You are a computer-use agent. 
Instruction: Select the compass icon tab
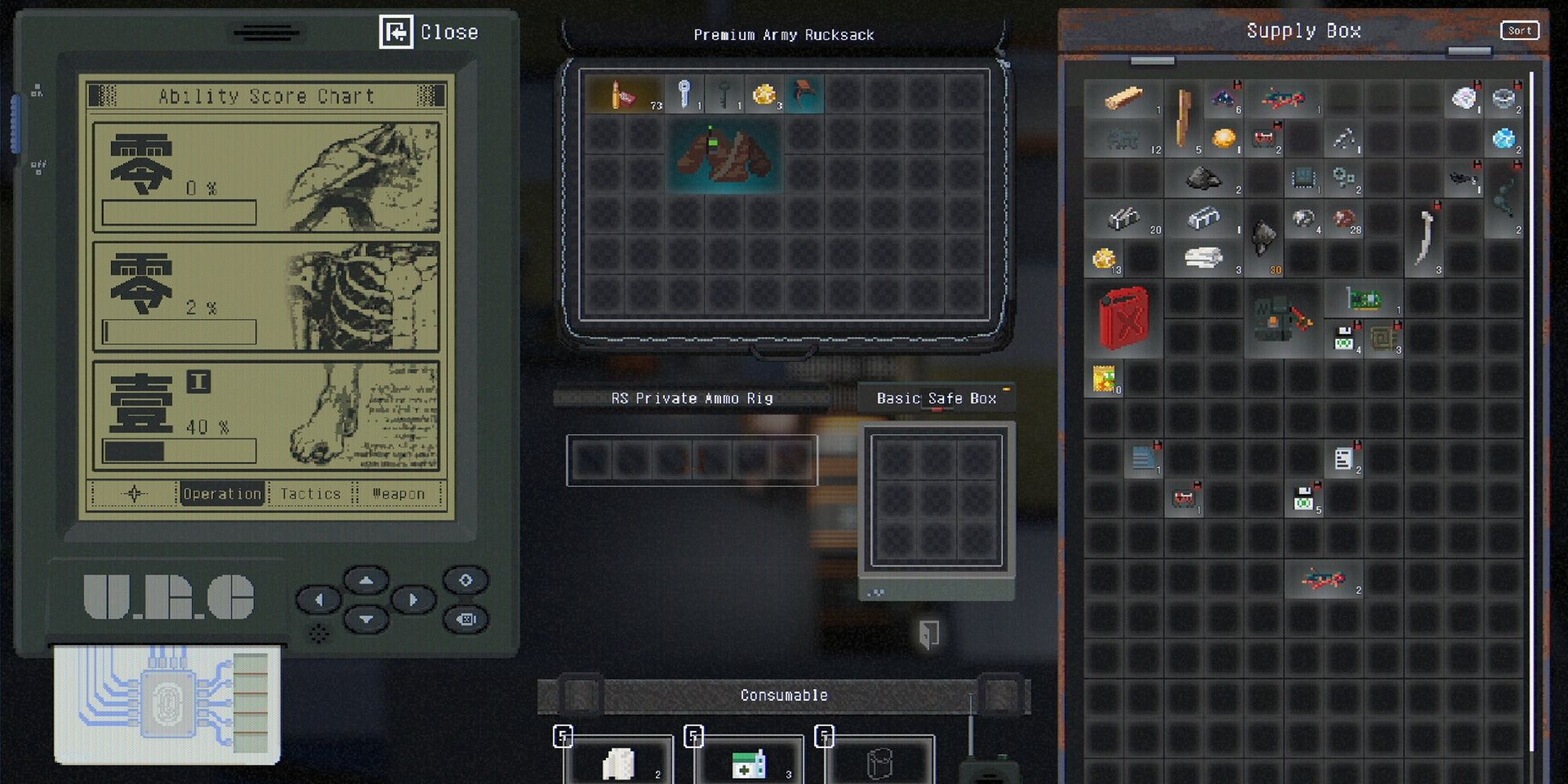(x=134, y=494)
